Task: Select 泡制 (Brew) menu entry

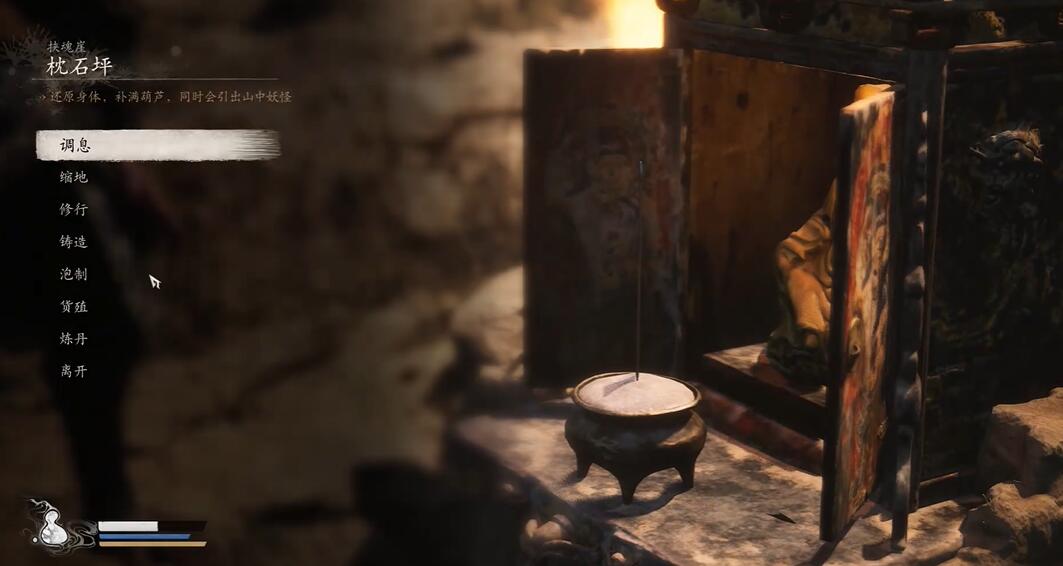Action: 74,274
